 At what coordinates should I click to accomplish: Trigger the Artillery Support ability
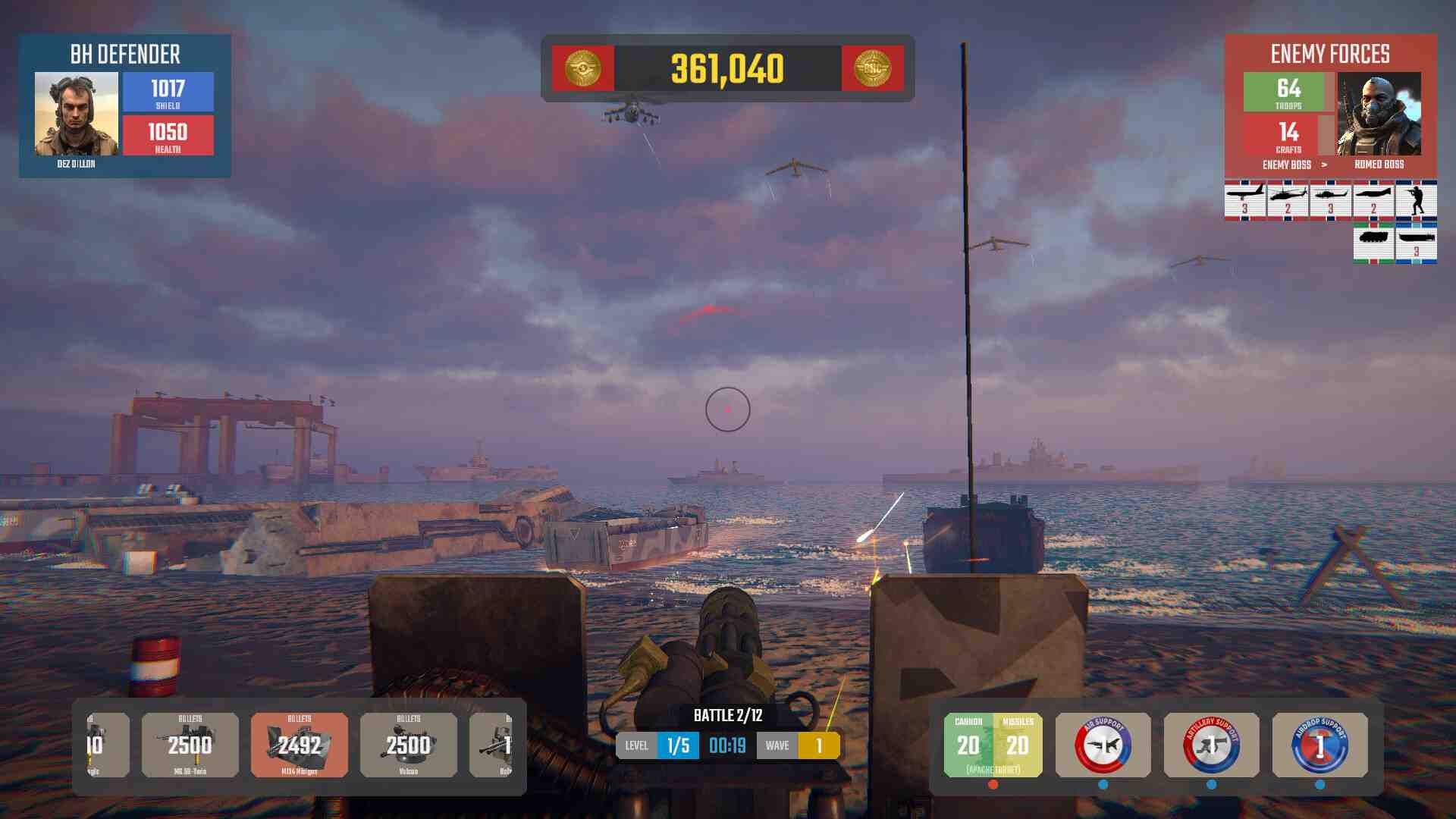(1211, 745)
